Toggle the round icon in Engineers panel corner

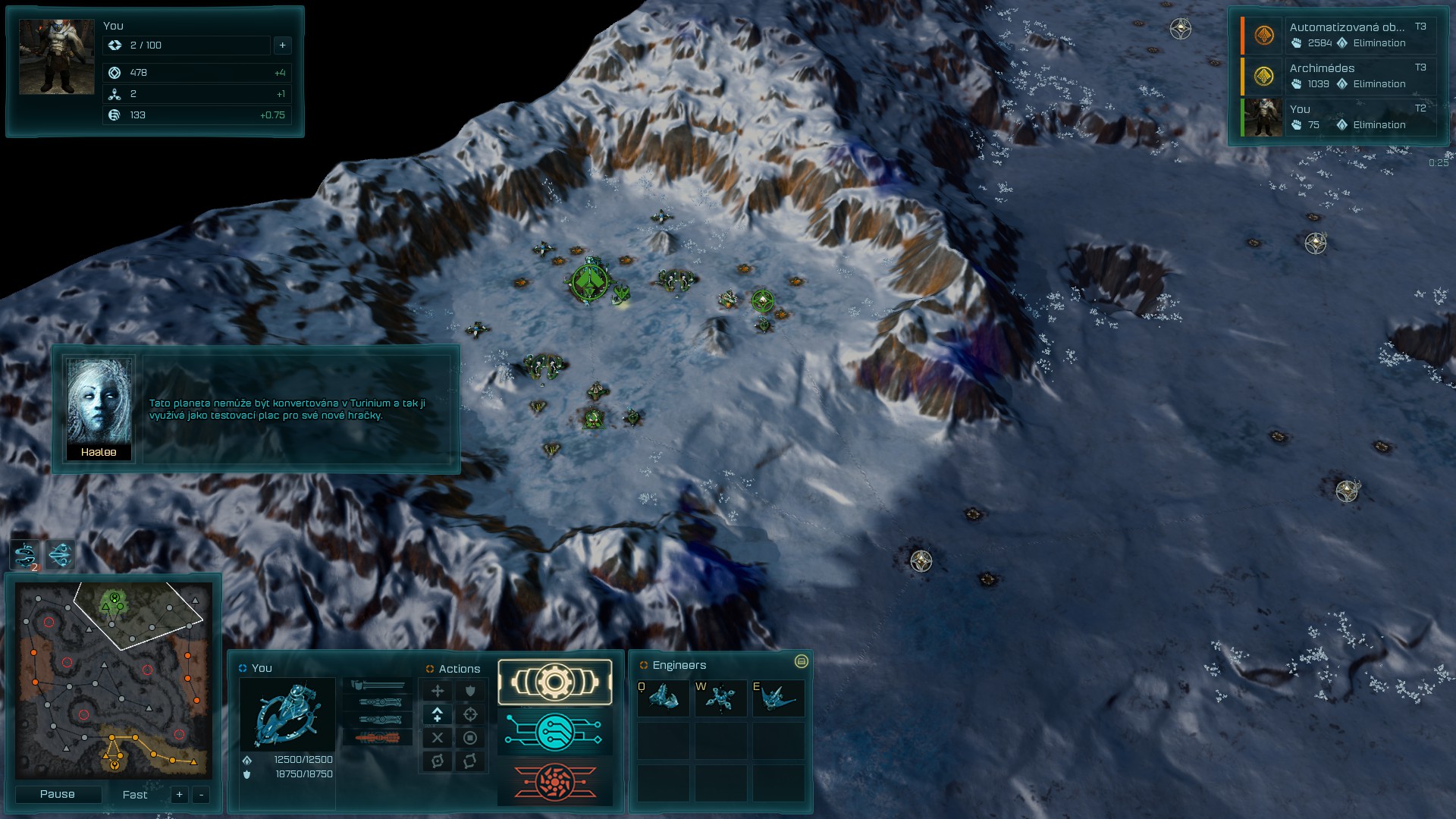pos(801,662)
